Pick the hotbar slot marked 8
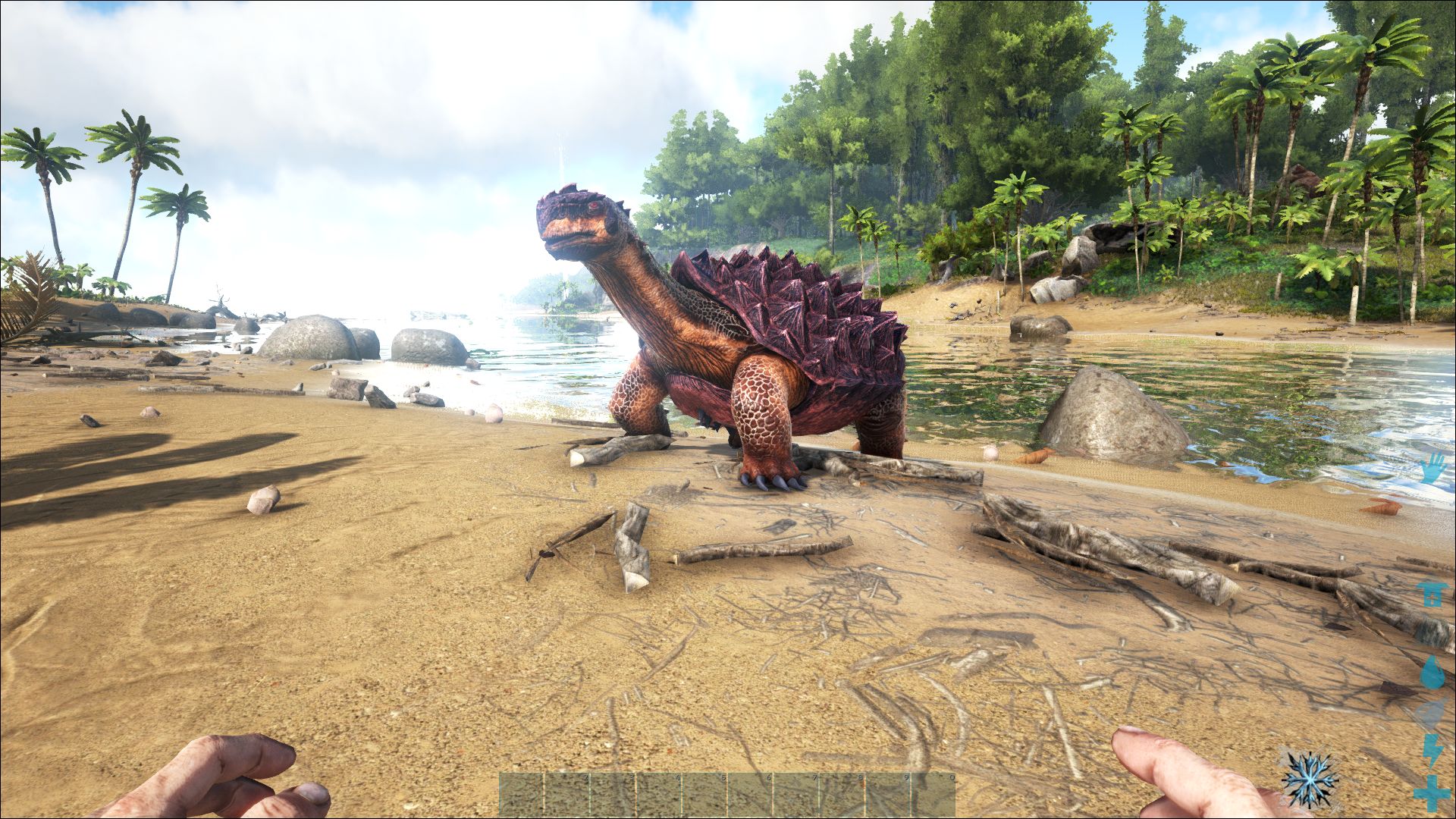Image resolution: width=1456 pixels, height=819 pixels. click(x=842, y=795)
